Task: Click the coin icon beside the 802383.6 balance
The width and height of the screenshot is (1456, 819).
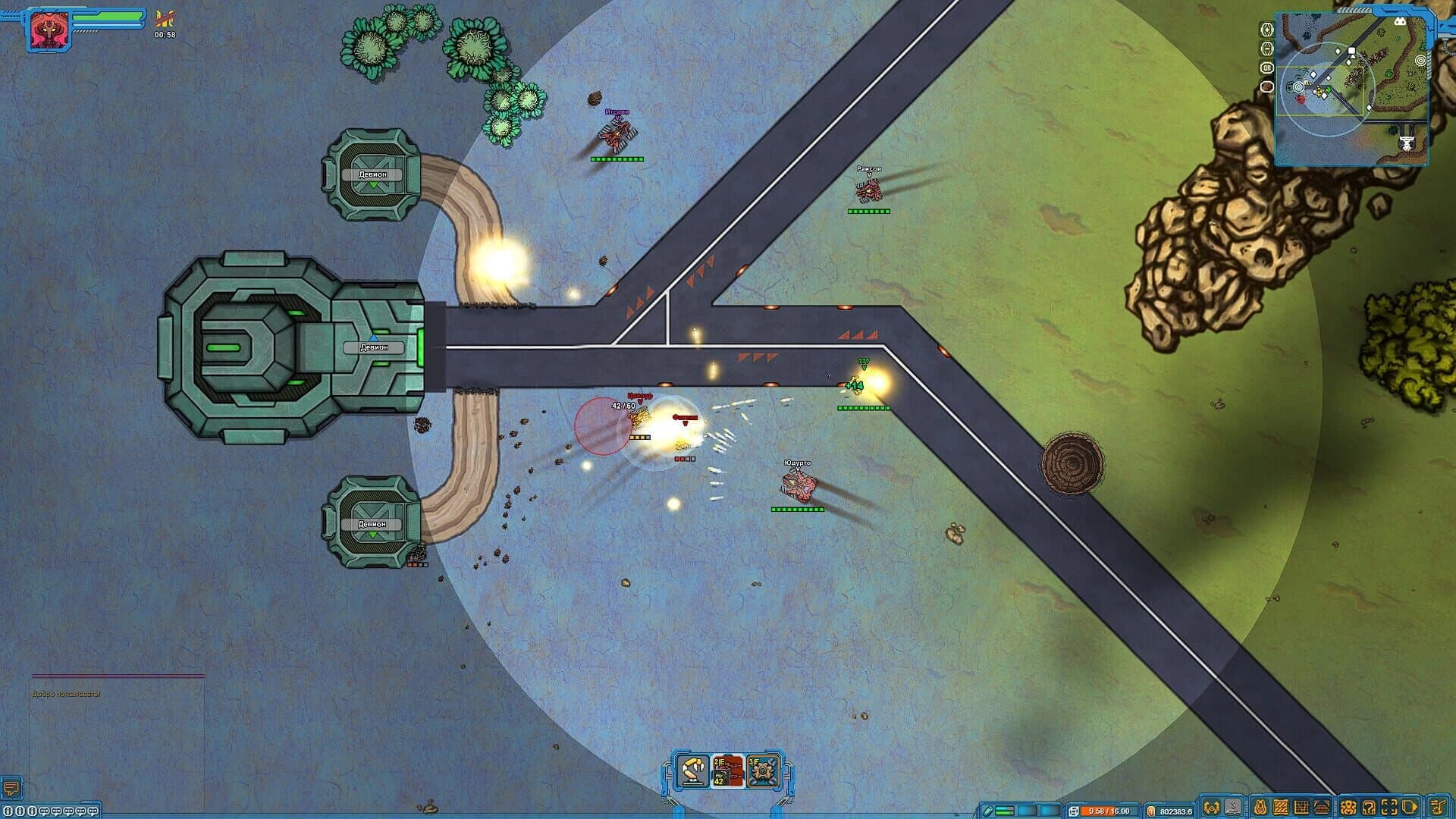Action: click(1151, 811)
